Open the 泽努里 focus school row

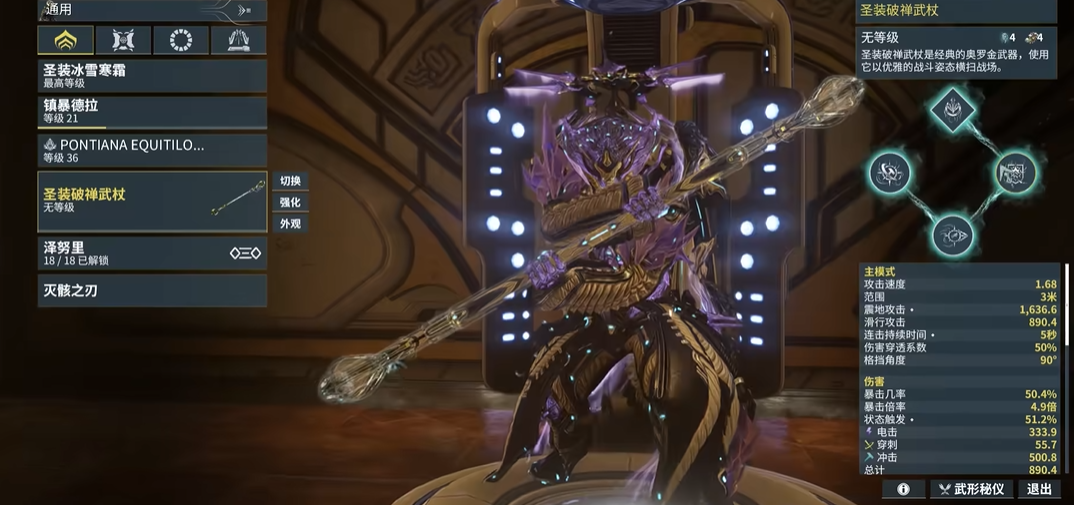(152, 254)
